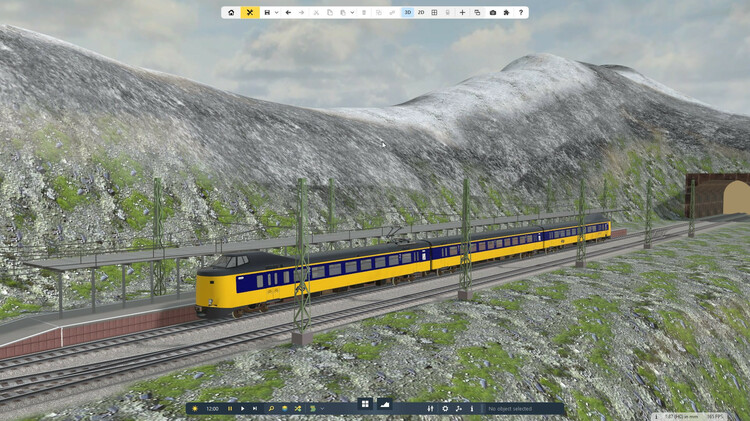Take a screenshot with the camera icon
The width and height of the screenshot is (750, 421).
point(492,13)
